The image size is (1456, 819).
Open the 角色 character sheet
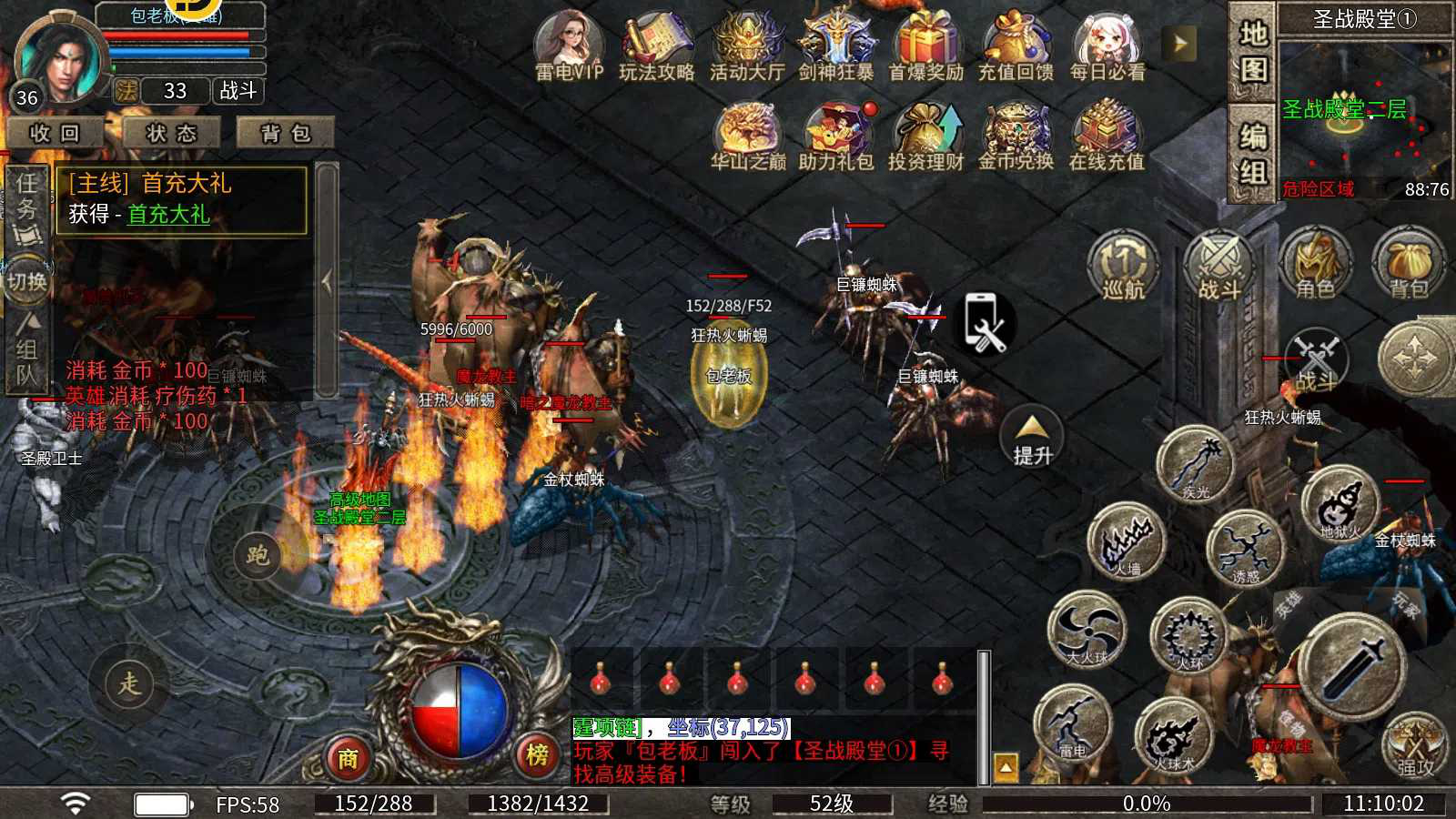(1315, 265)
